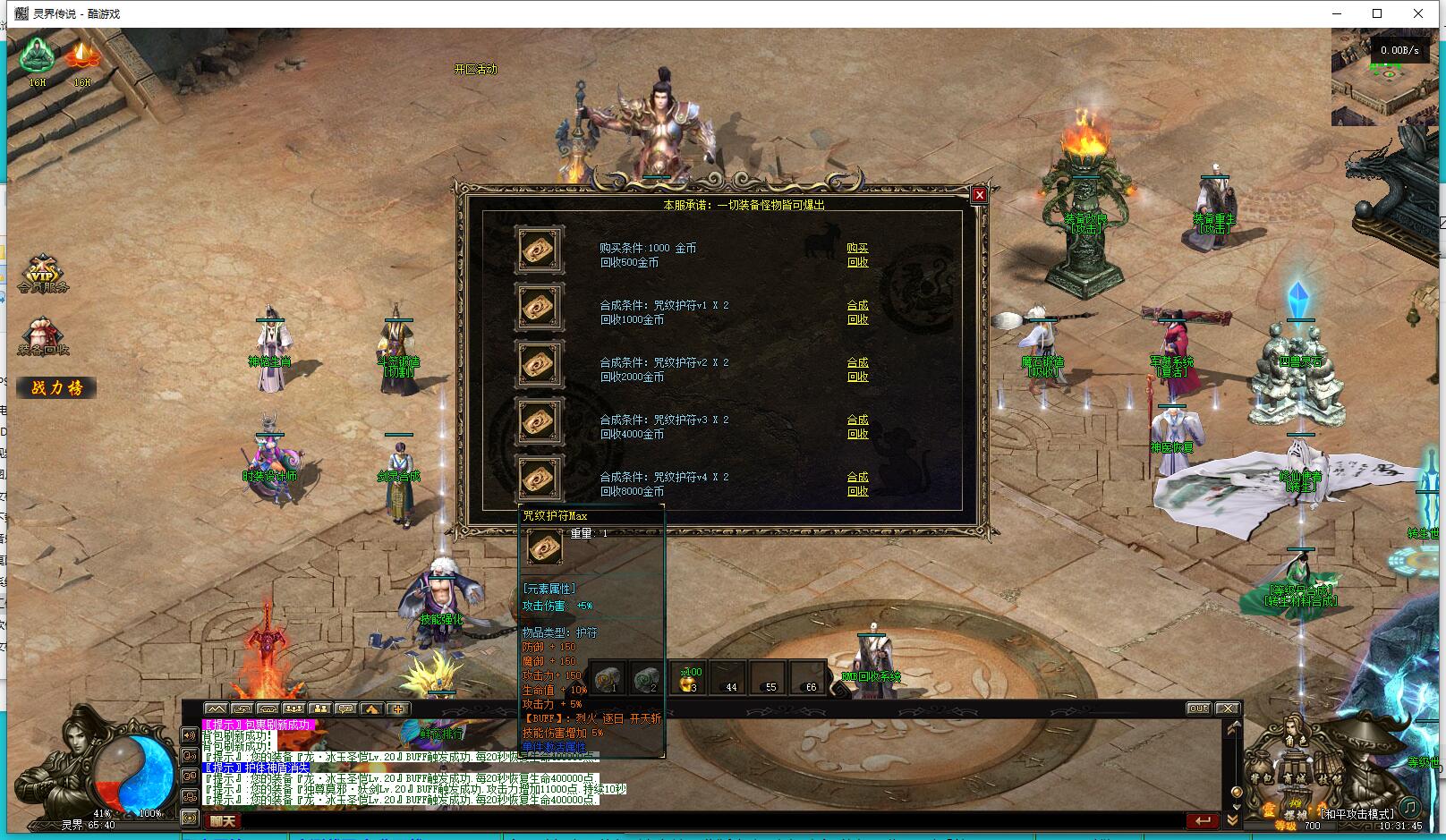The image size is (1446, 840).
Task: Click 购买 to buy the 1000 gold talisman
Action: 857,248
